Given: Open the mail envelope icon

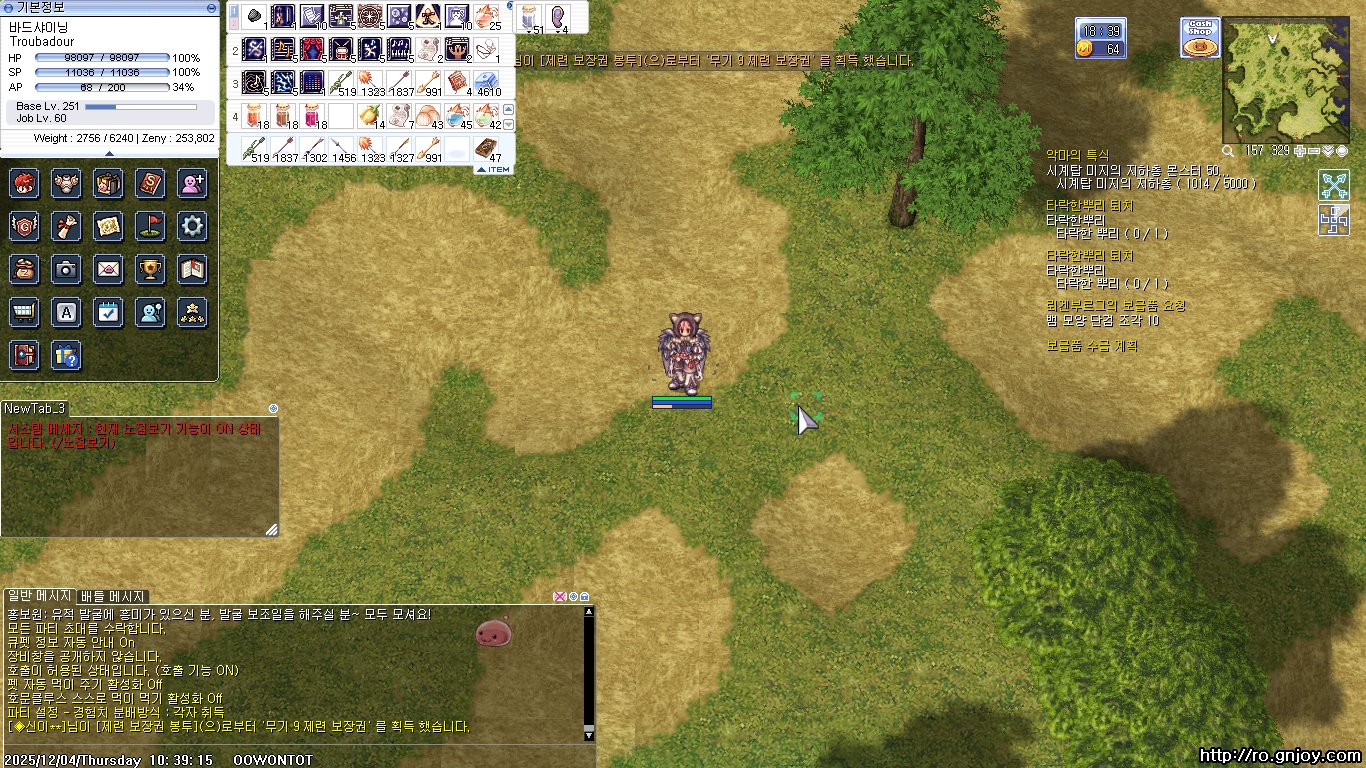Looking at the screenshot, I should point(108,269).
